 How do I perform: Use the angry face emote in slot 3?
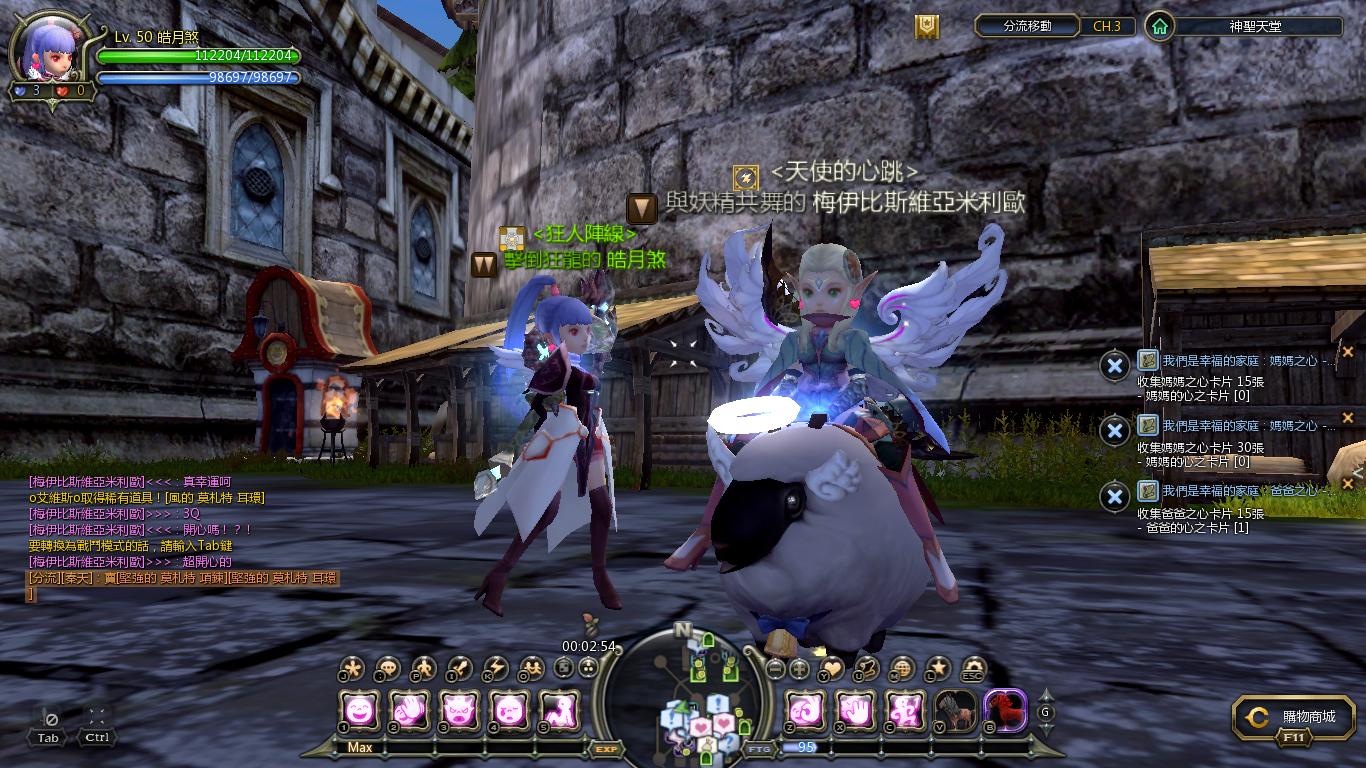(460, 711)
